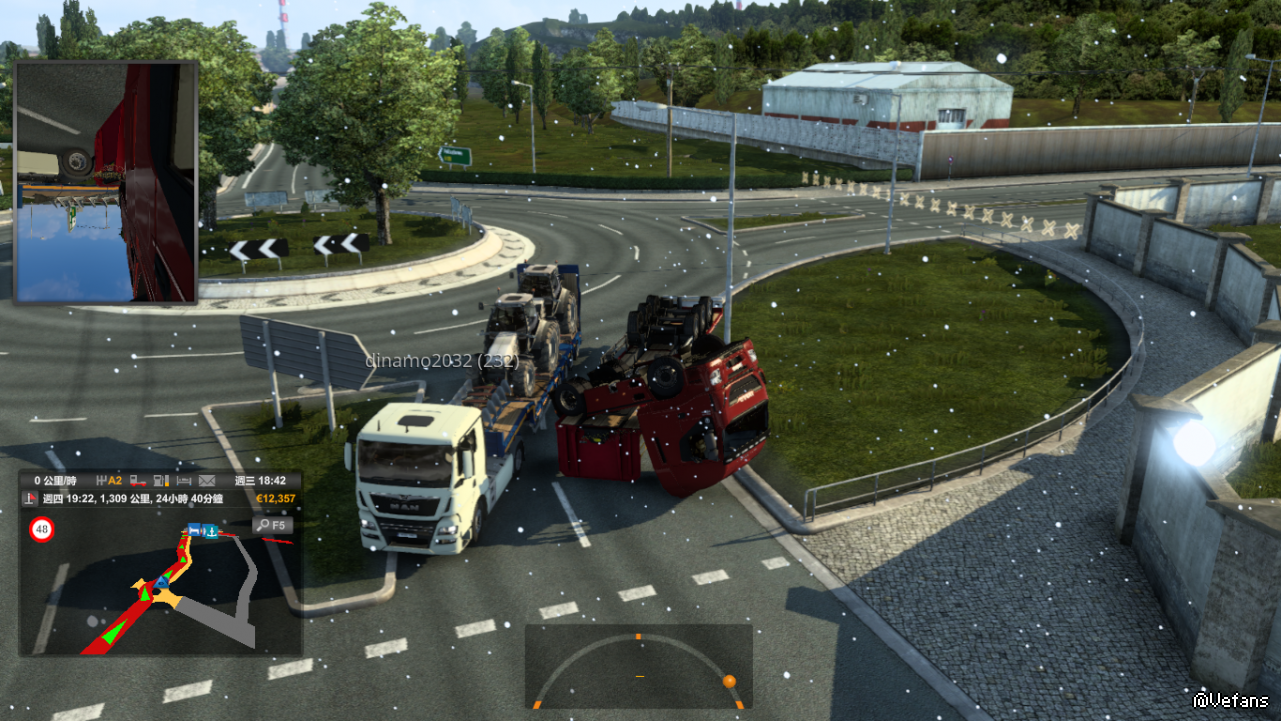
Task: Click the steering arc indicator panel
Action: [x=639, y=667]
